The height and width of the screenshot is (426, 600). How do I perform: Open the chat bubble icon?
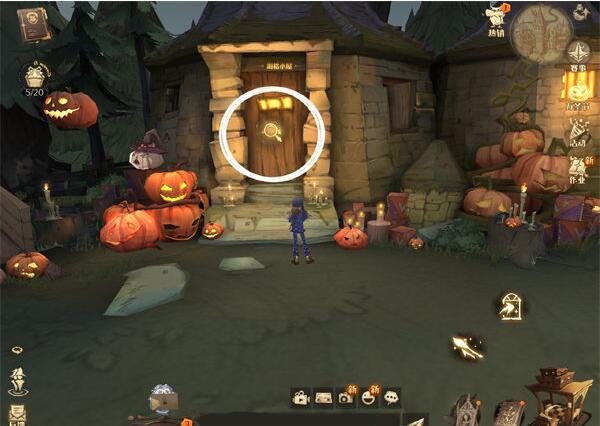391,397
